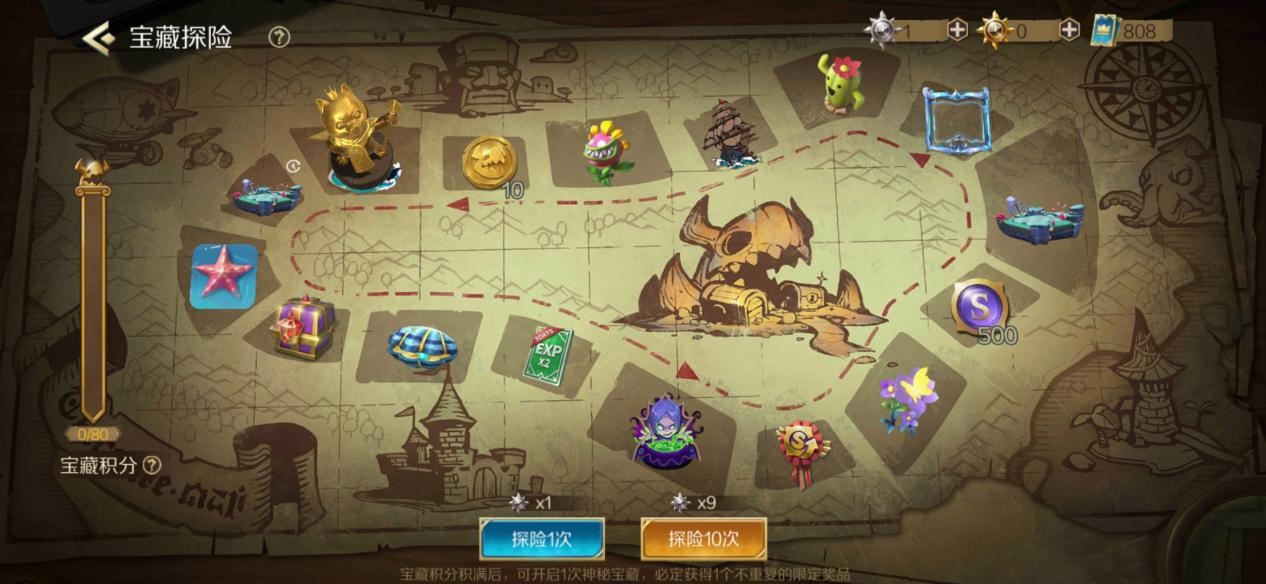Add more silver compass tokens

point(957,30)
